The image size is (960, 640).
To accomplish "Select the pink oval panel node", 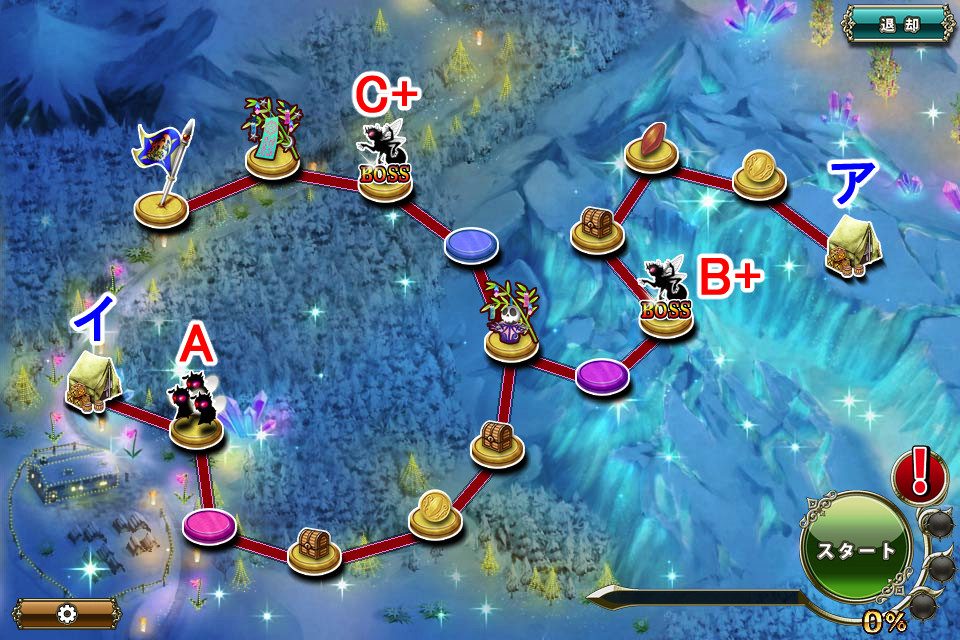I will 210,525.
